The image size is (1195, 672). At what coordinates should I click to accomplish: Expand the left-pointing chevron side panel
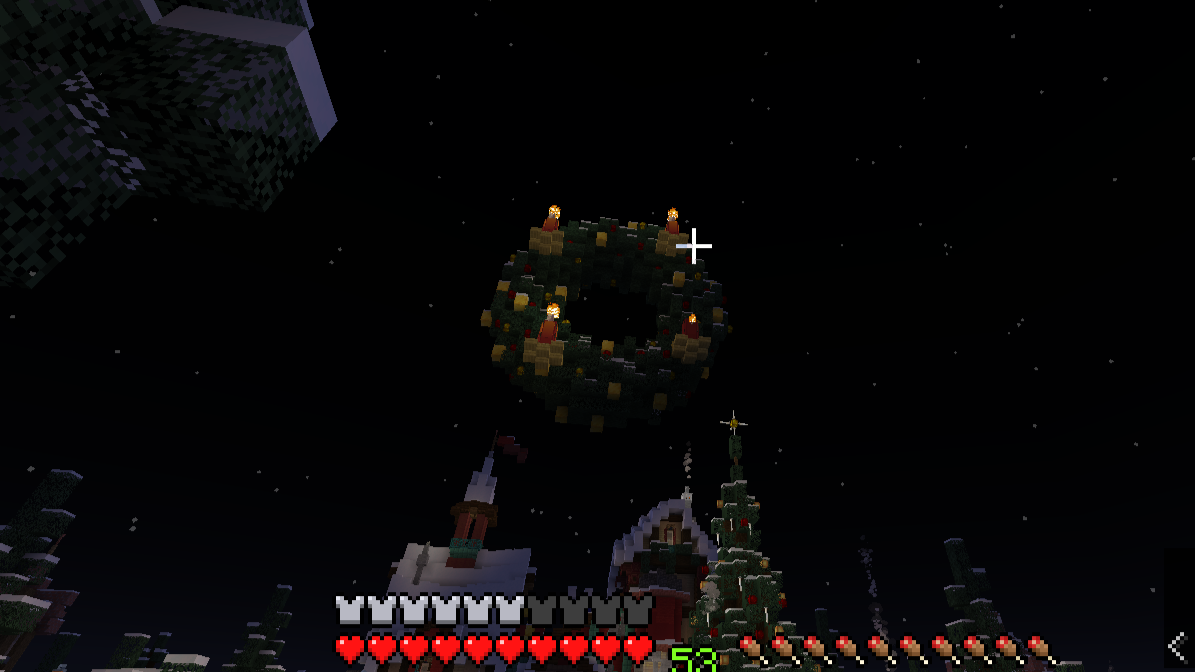[1177, 645]
